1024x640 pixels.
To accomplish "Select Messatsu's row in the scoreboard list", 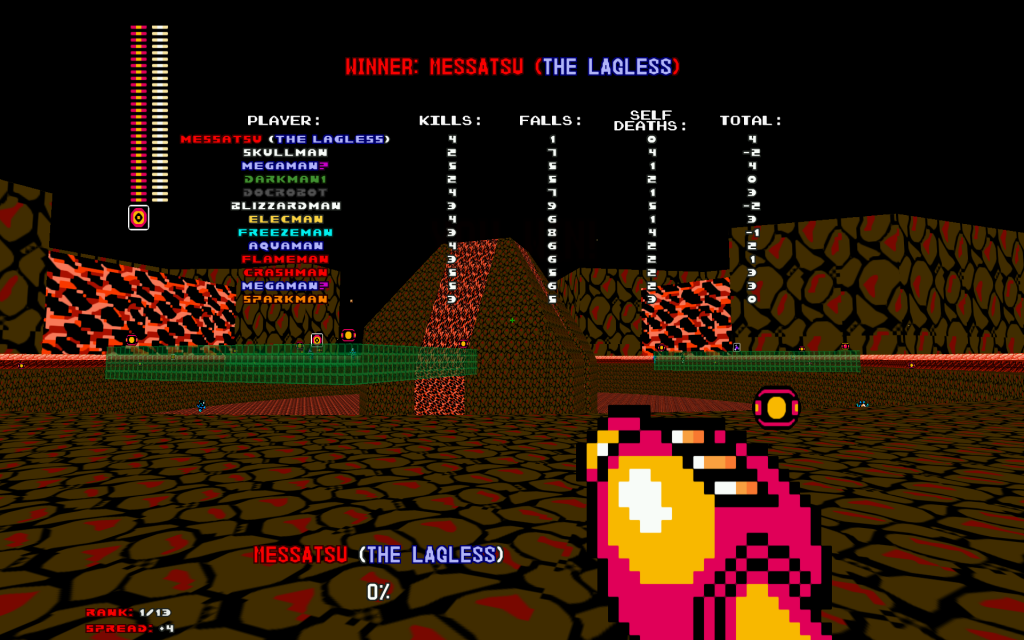I will tap(285, 139).
